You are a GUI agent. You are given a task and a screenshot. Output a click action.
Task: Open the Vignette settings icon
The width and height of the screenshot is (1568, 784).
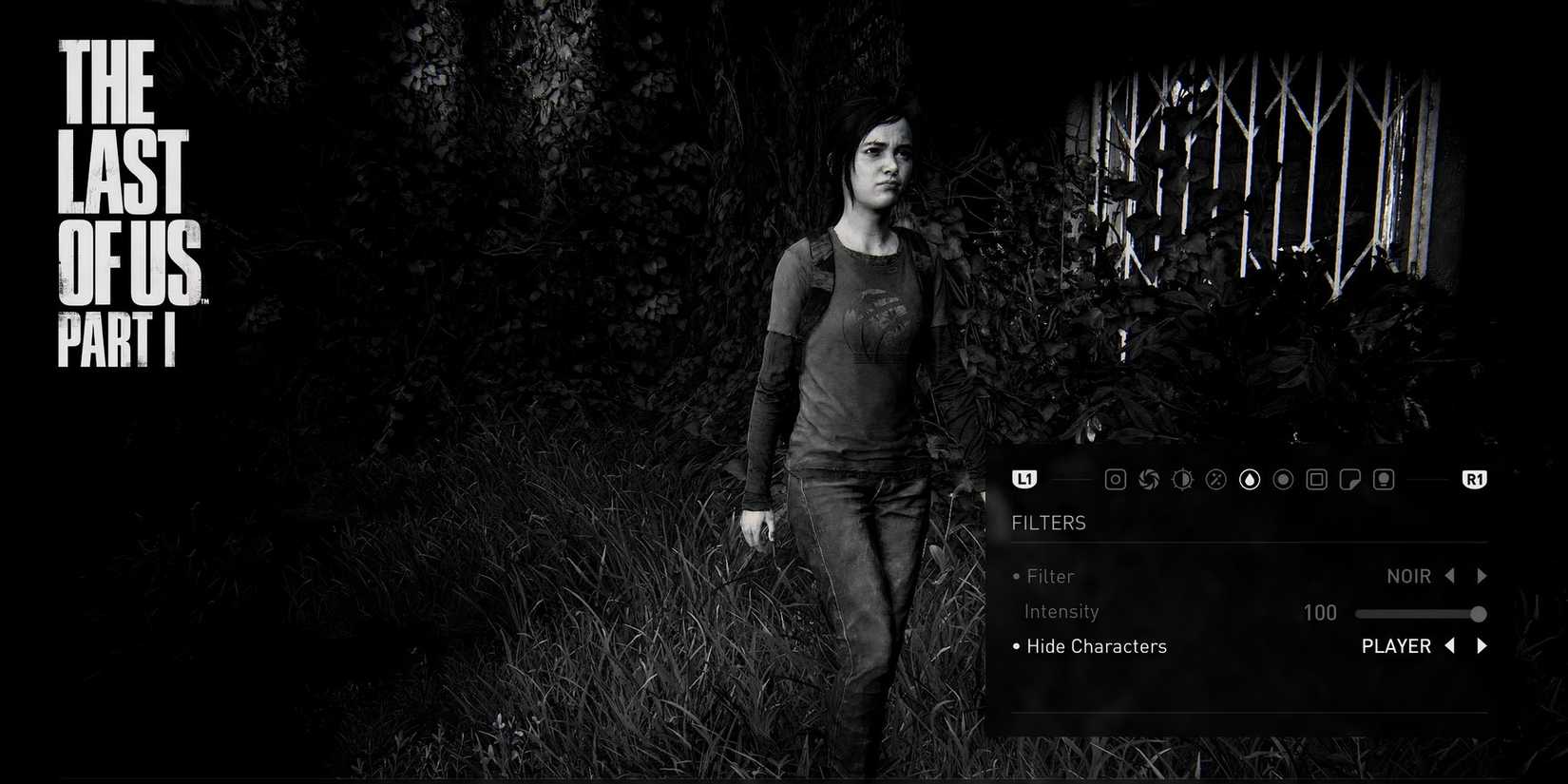coord(1282,479)
